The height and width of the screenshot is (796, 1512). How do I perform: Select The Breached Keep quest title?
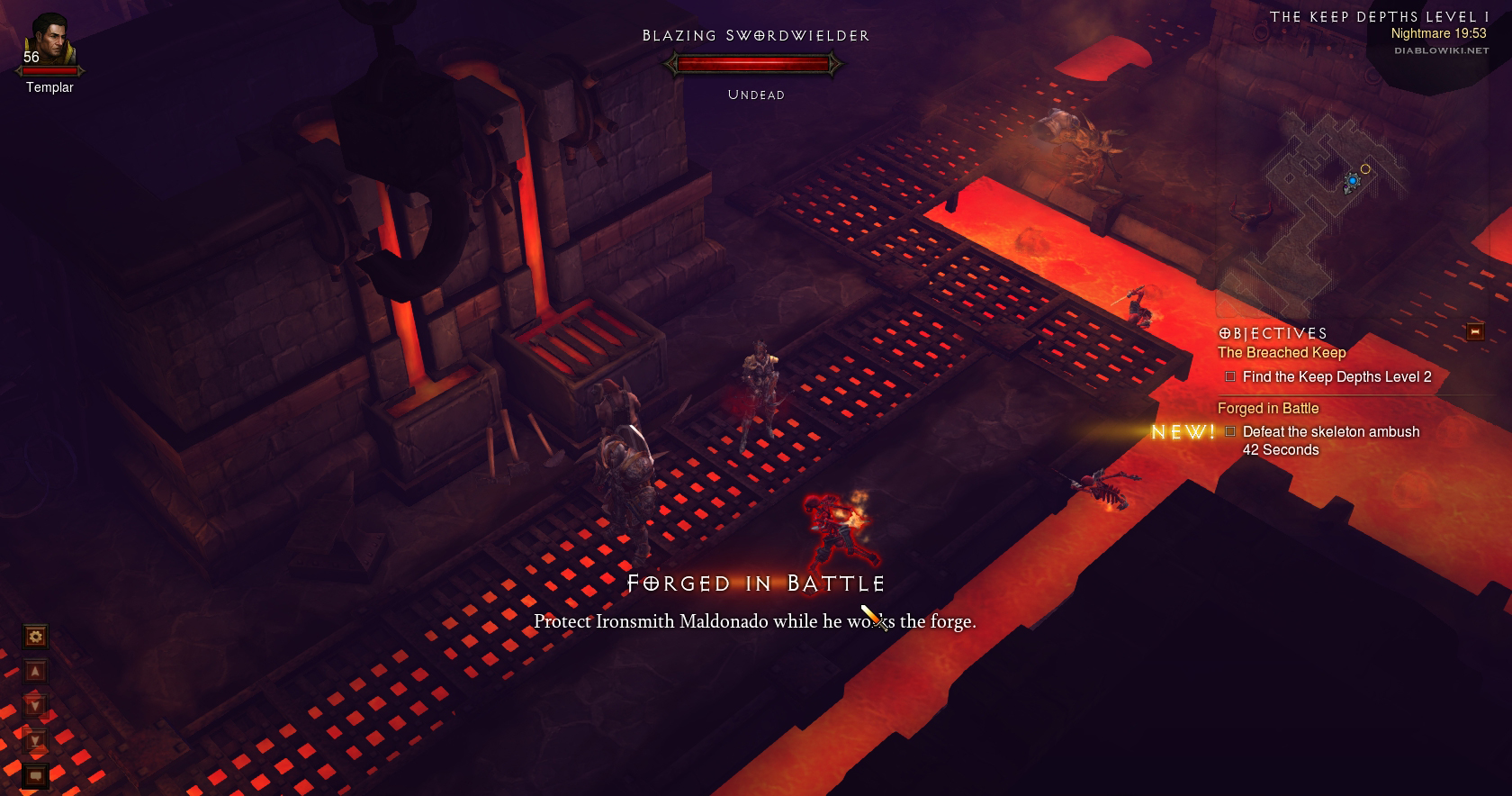pos(1282,353)
